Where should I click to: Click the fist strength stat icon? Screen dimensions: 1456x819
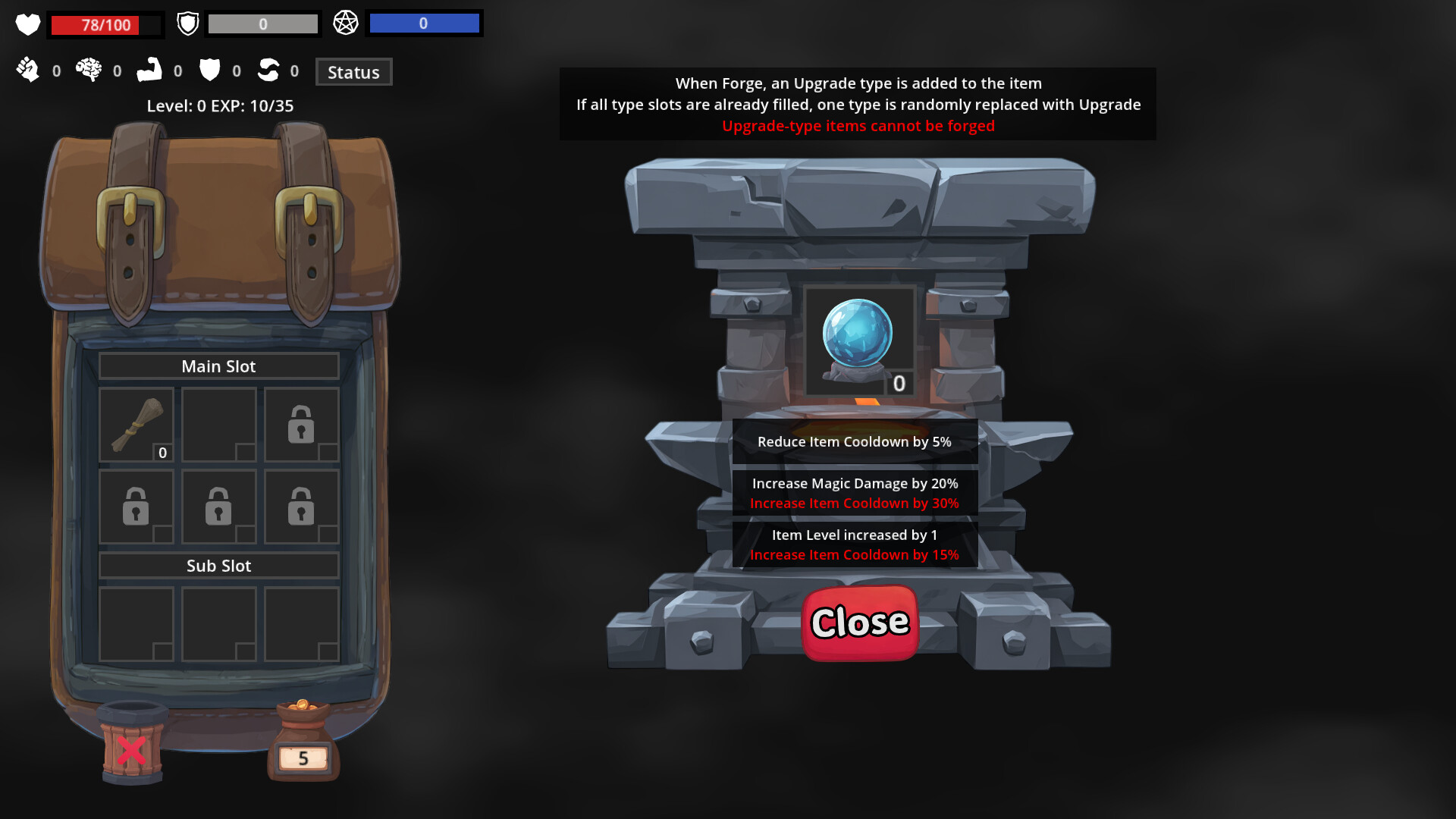click(x=29, y=71)
